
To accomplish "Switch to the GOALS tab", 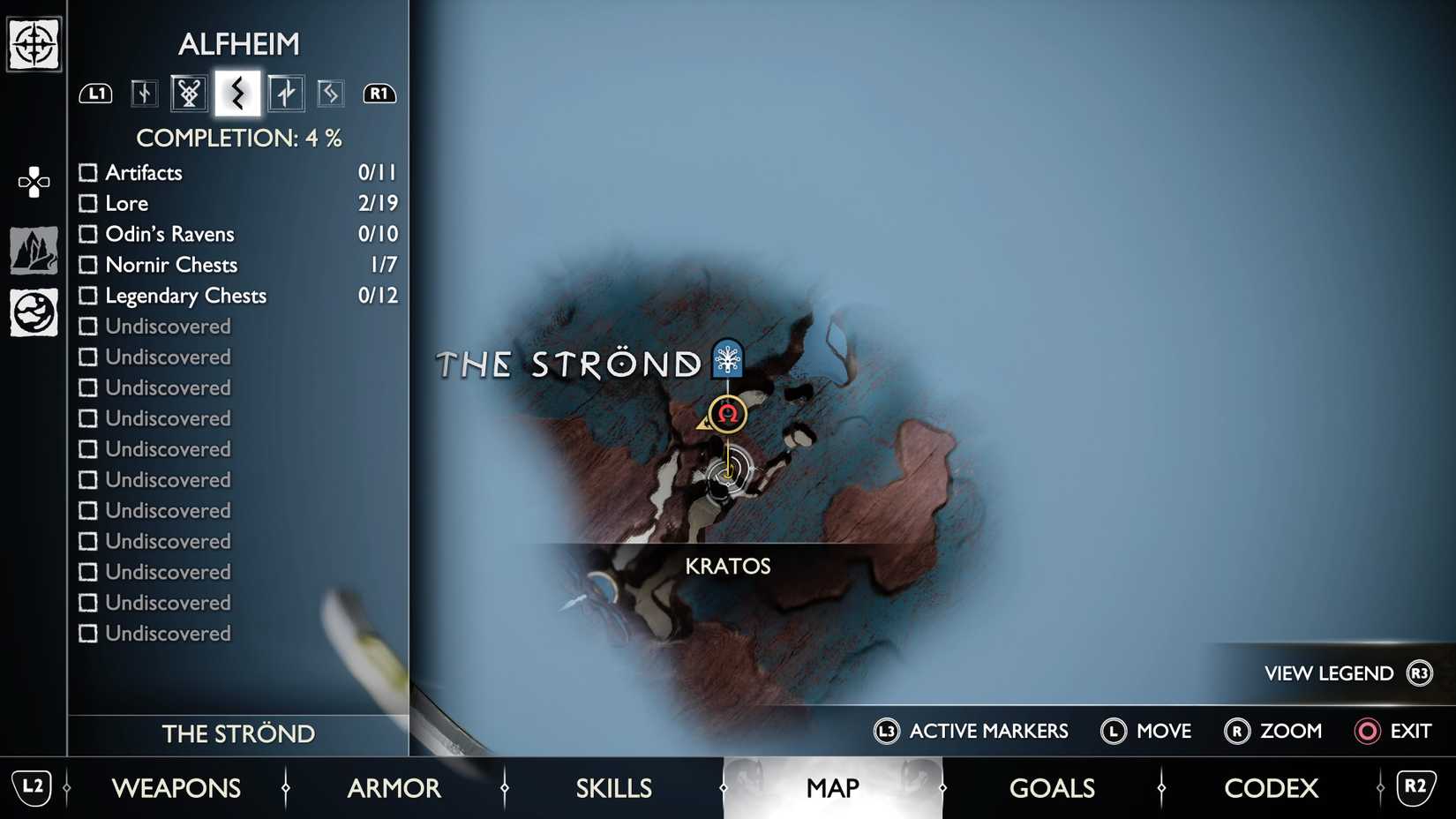I will [1052, 788].
